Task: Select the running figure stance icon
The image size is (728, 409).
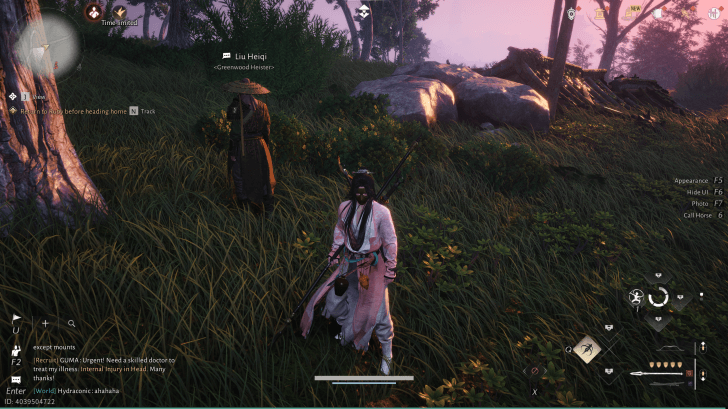Action: pyautogui.click(x=636, y=297)
